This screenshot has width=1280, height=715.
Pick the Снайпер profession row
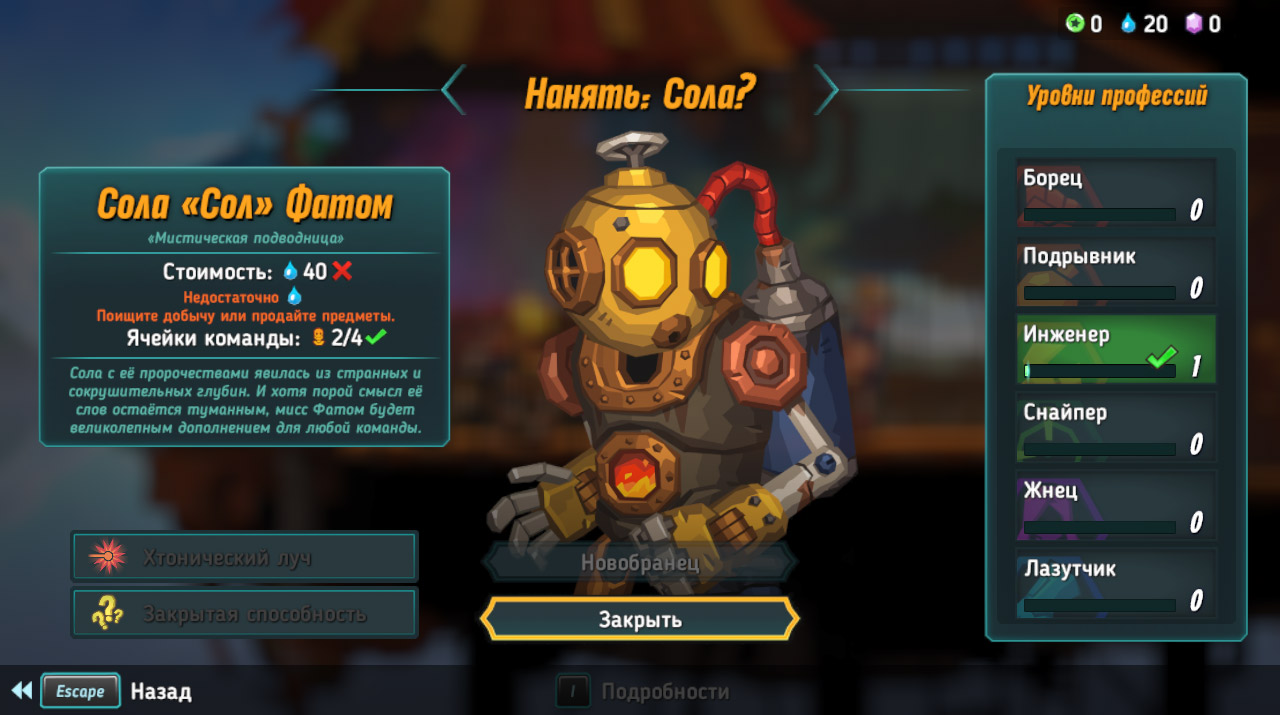click(1116, 427)
